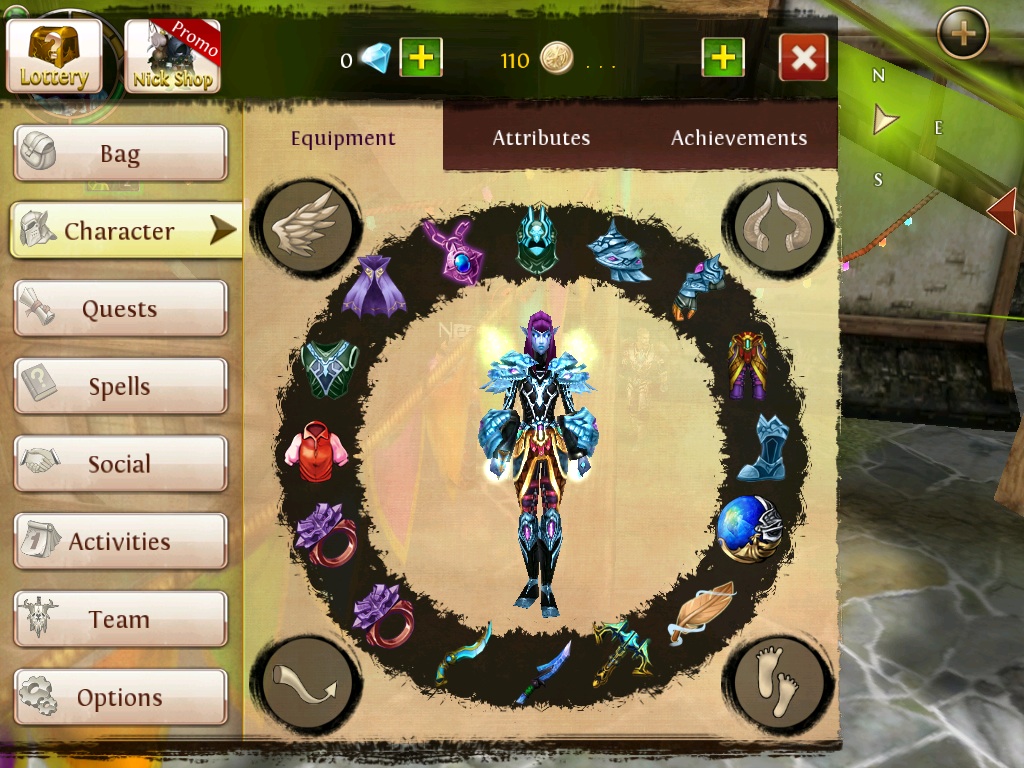Select the purple cloak equipment slot

(x=373, y=286)
